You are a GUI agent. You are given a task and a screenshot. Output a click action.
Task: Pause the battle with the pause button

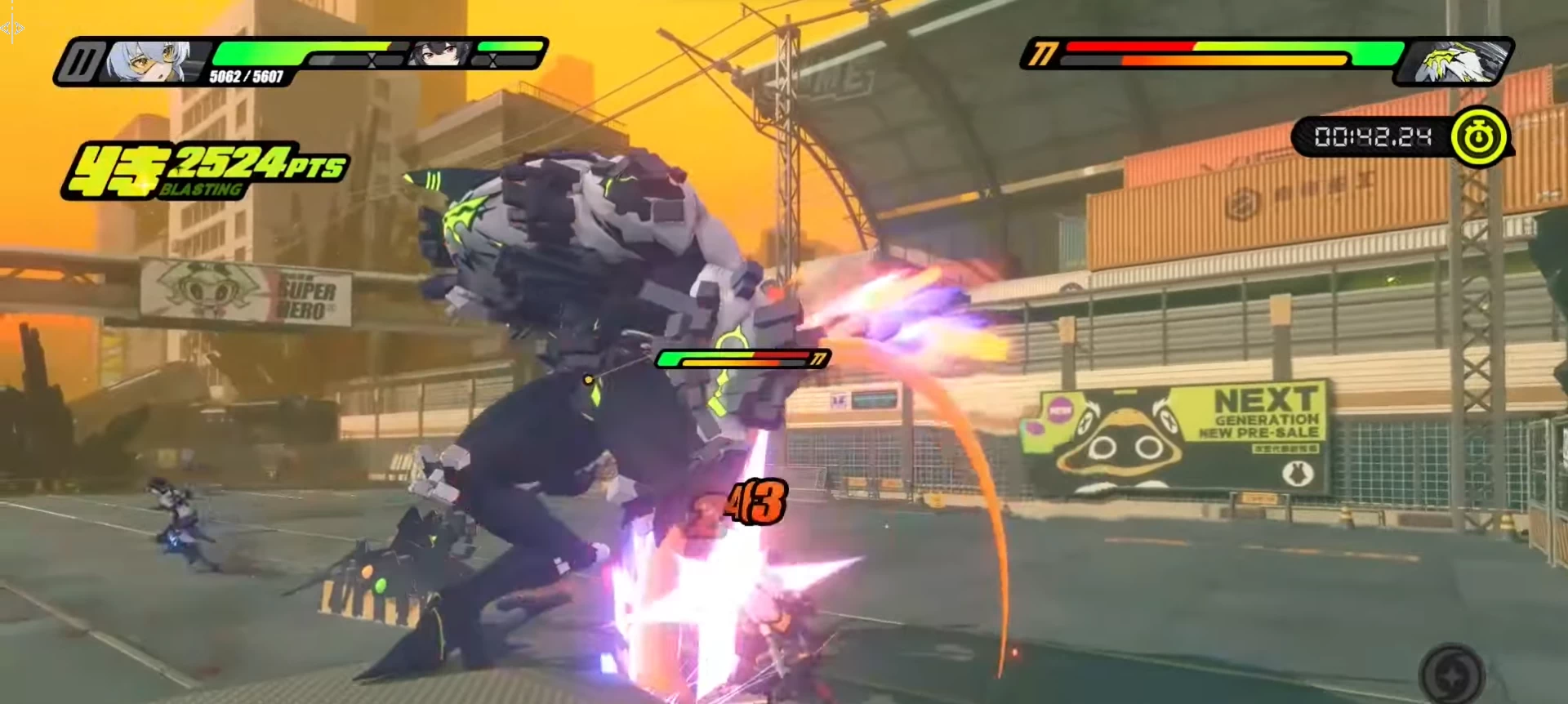click(84, 61)
